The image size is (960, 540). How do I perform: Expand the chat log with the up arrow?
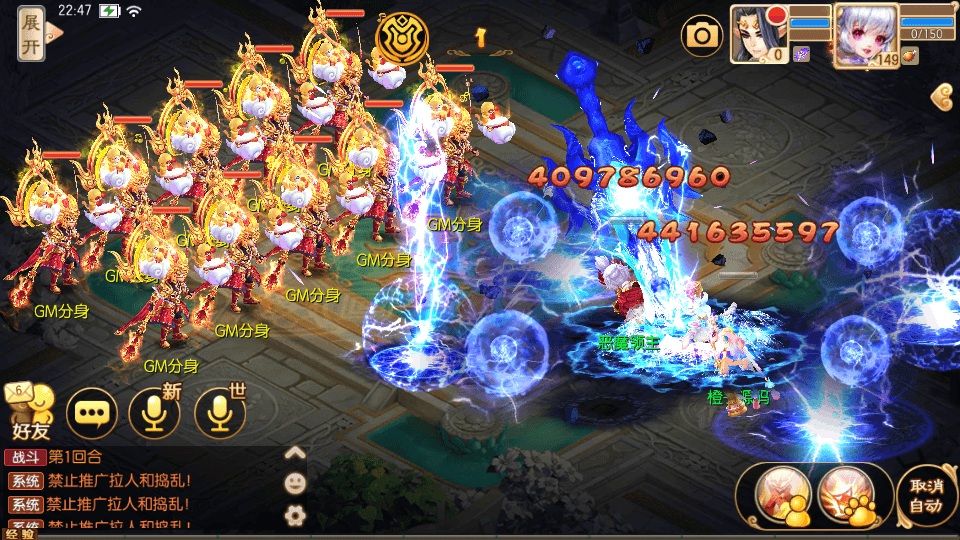(x=295, y=453)
